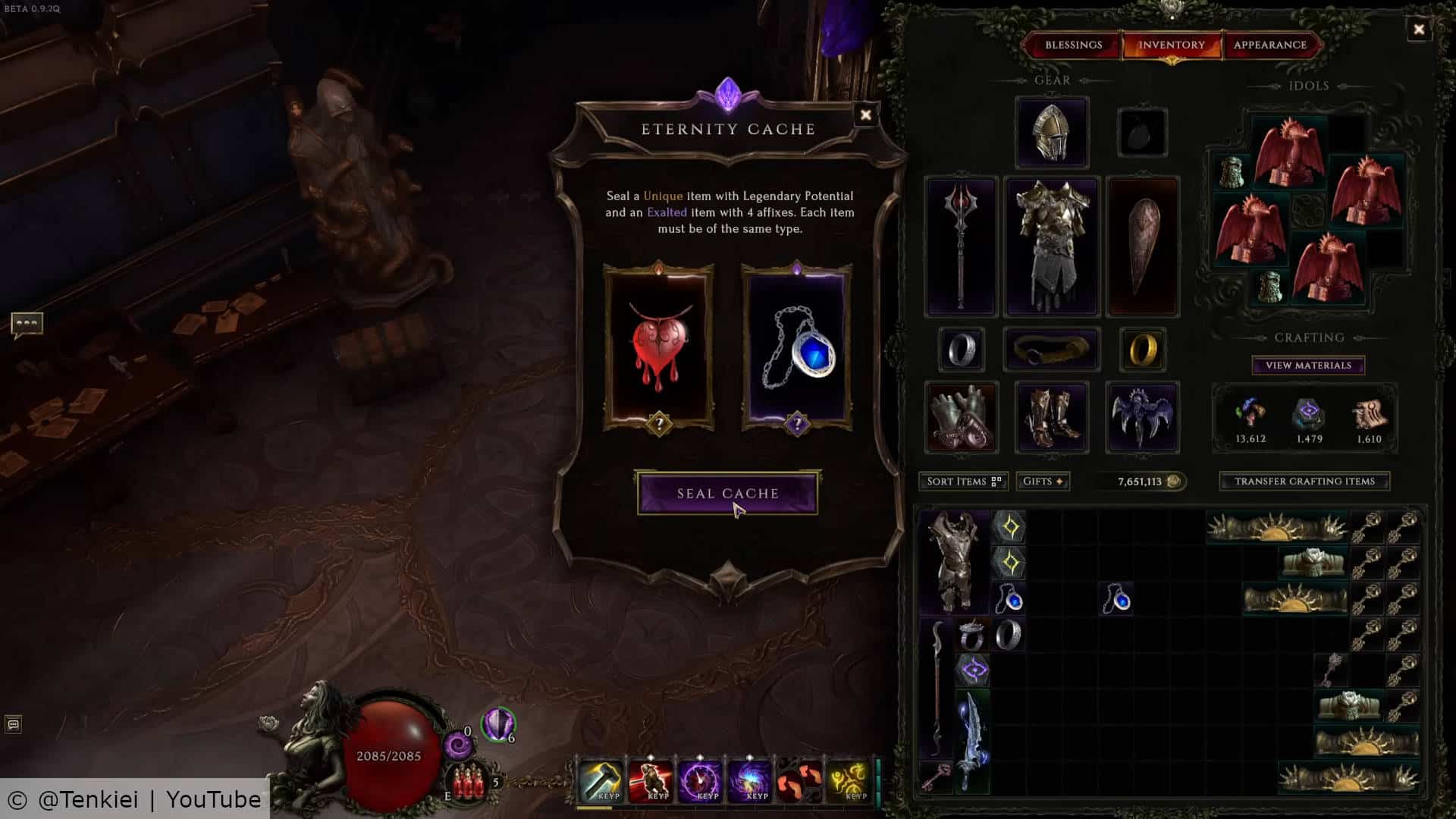Screen dimensions: 1456x819
Task: Click the equipped helmet in the Gear panel
Action: 1051,130
